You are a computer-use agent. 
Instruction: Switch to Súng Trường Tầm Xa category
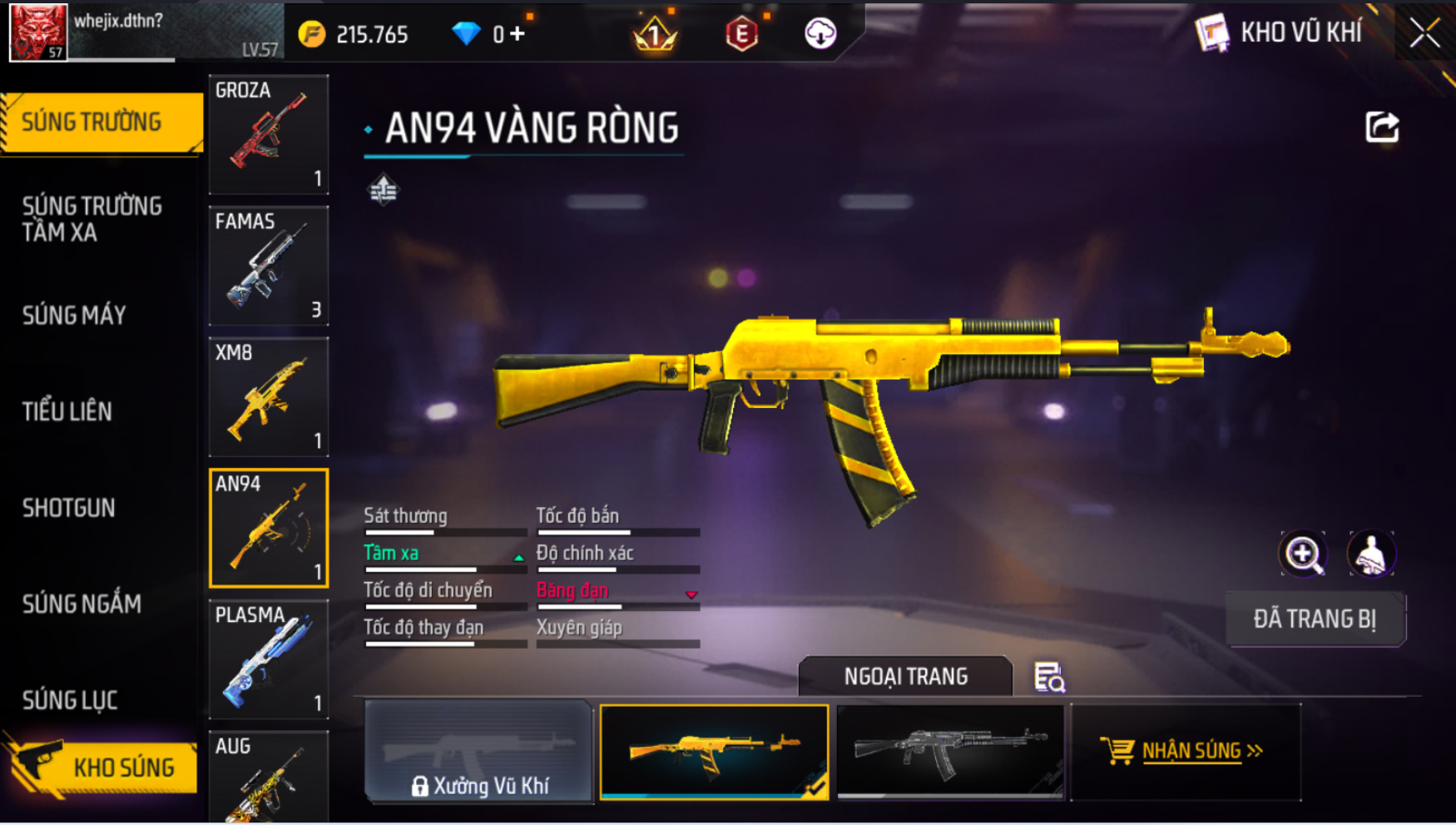click(92, 219)
